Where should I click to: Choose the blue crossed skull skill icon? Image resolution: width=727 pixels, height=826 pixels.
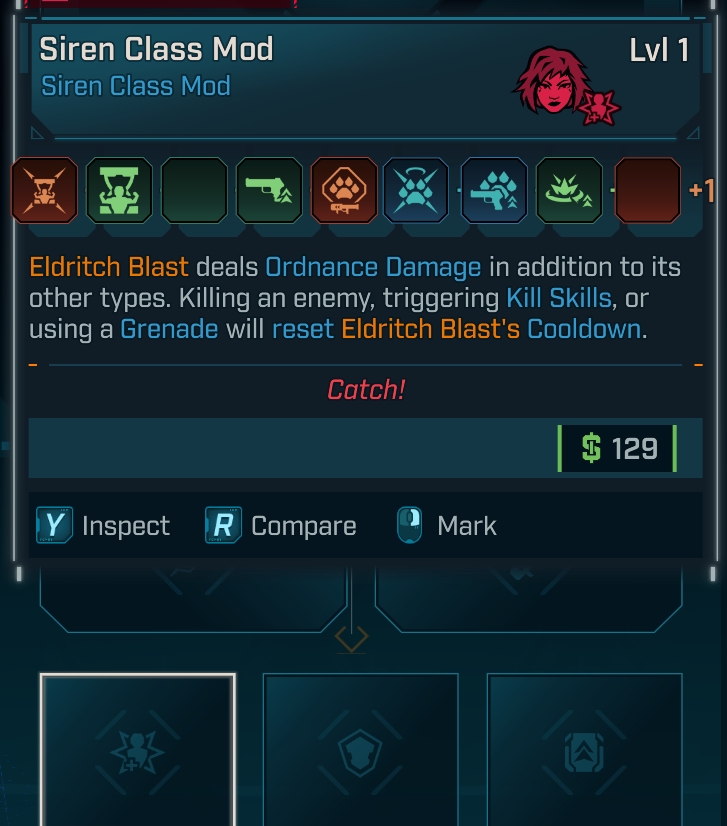click(416, 190)
